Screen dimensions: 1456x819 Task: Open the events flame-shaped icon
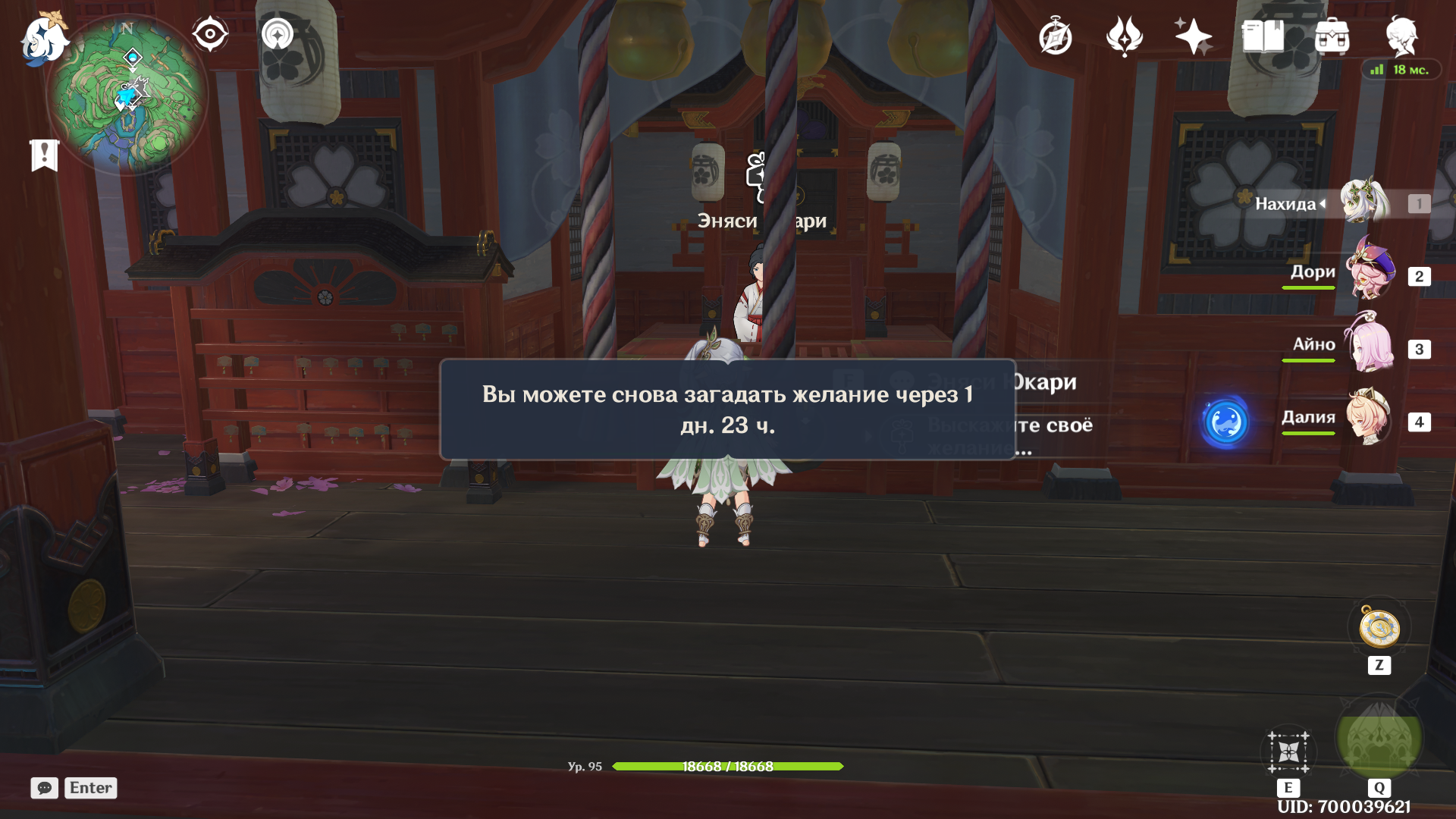(x=1124, y=36)
